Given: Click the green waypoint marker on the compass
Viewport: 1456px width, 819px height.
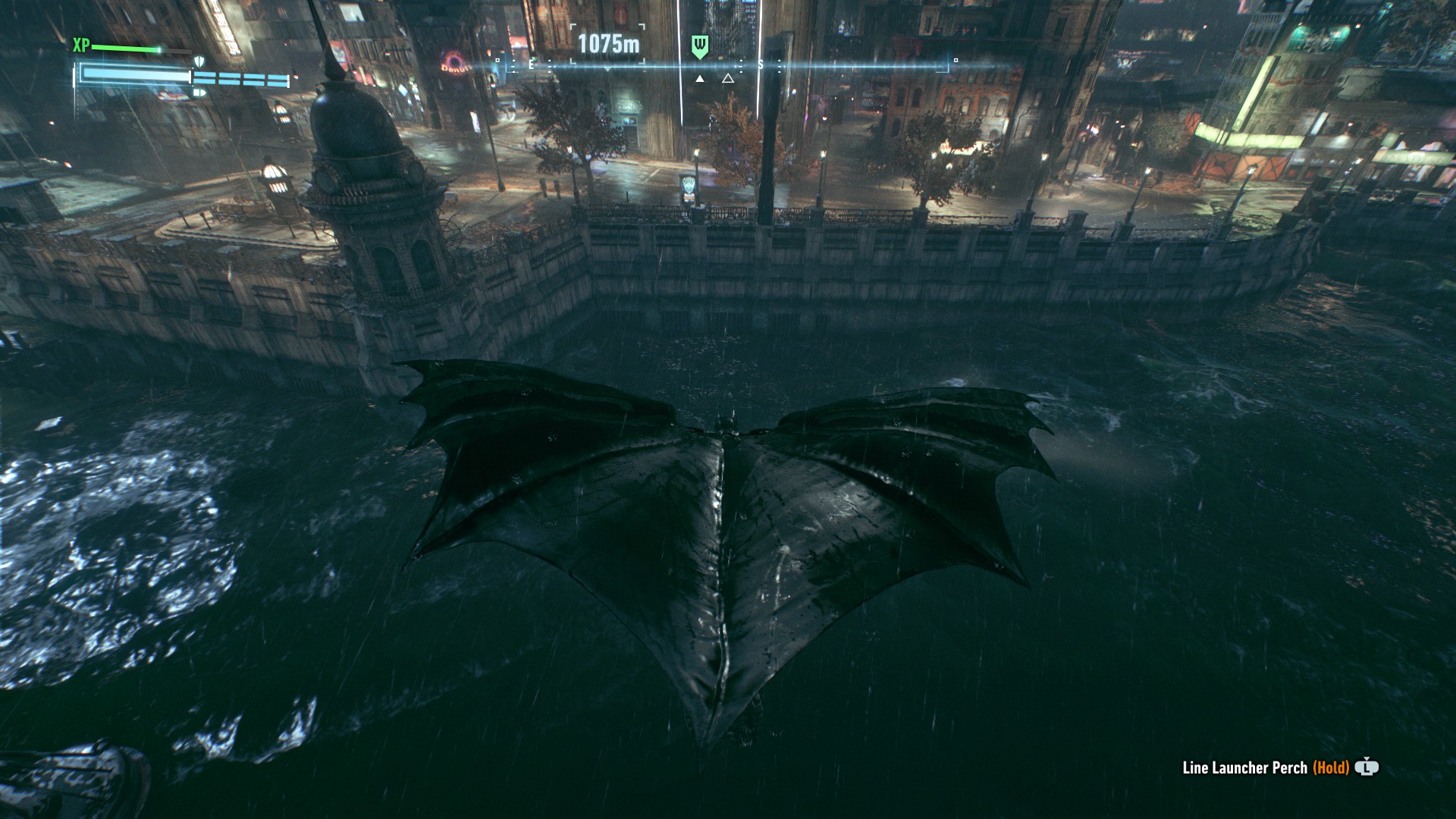Looking at the screenshot, I should 699,46.
